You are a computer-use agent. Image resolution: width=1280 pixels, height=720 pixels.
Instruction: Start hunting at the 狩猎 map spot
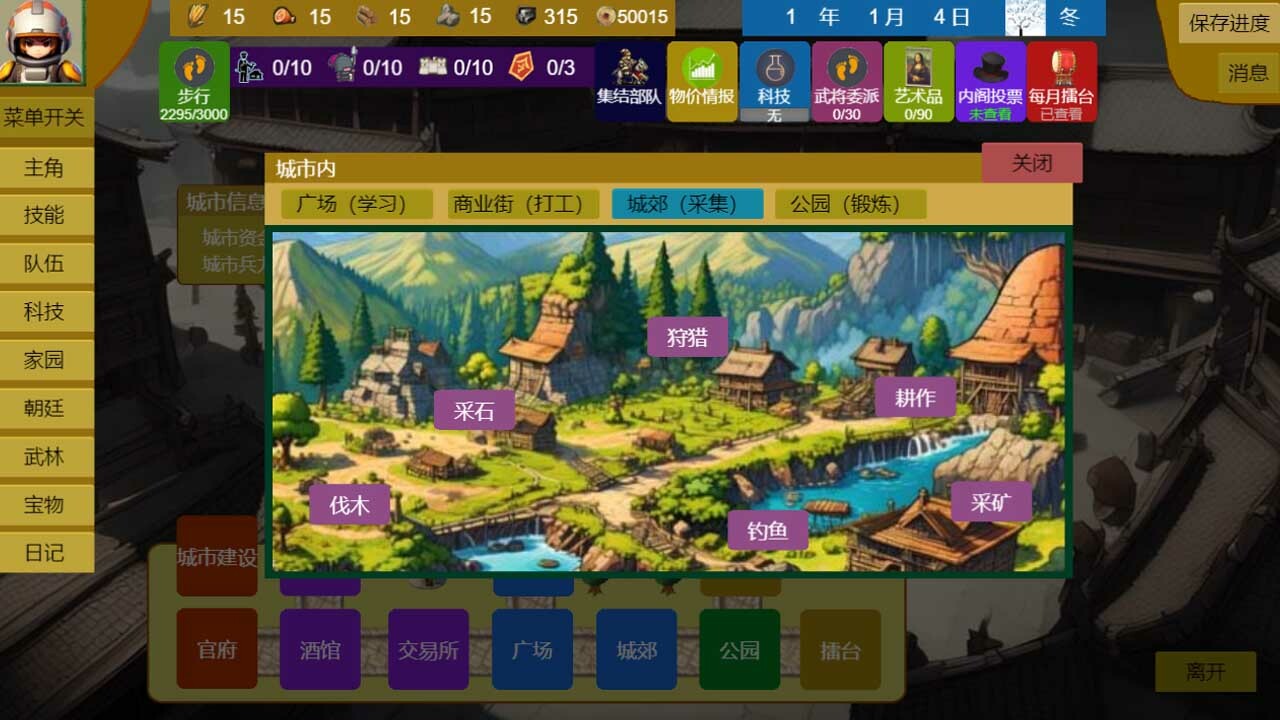pos(687,338)
